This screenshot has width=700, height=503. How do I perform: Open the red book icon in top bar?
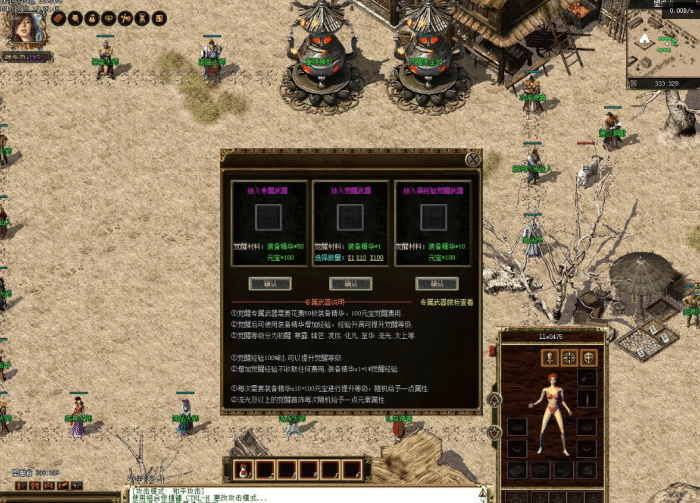pyautogui.click(x=59, y=18)
